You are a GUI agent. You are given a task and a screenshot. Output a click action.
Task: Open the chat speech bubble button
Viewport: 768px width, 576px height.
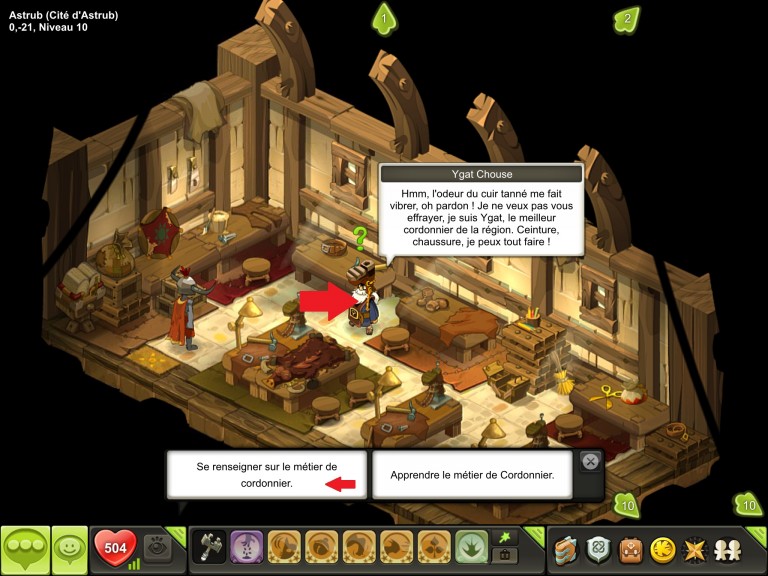(x=25, y=549)
